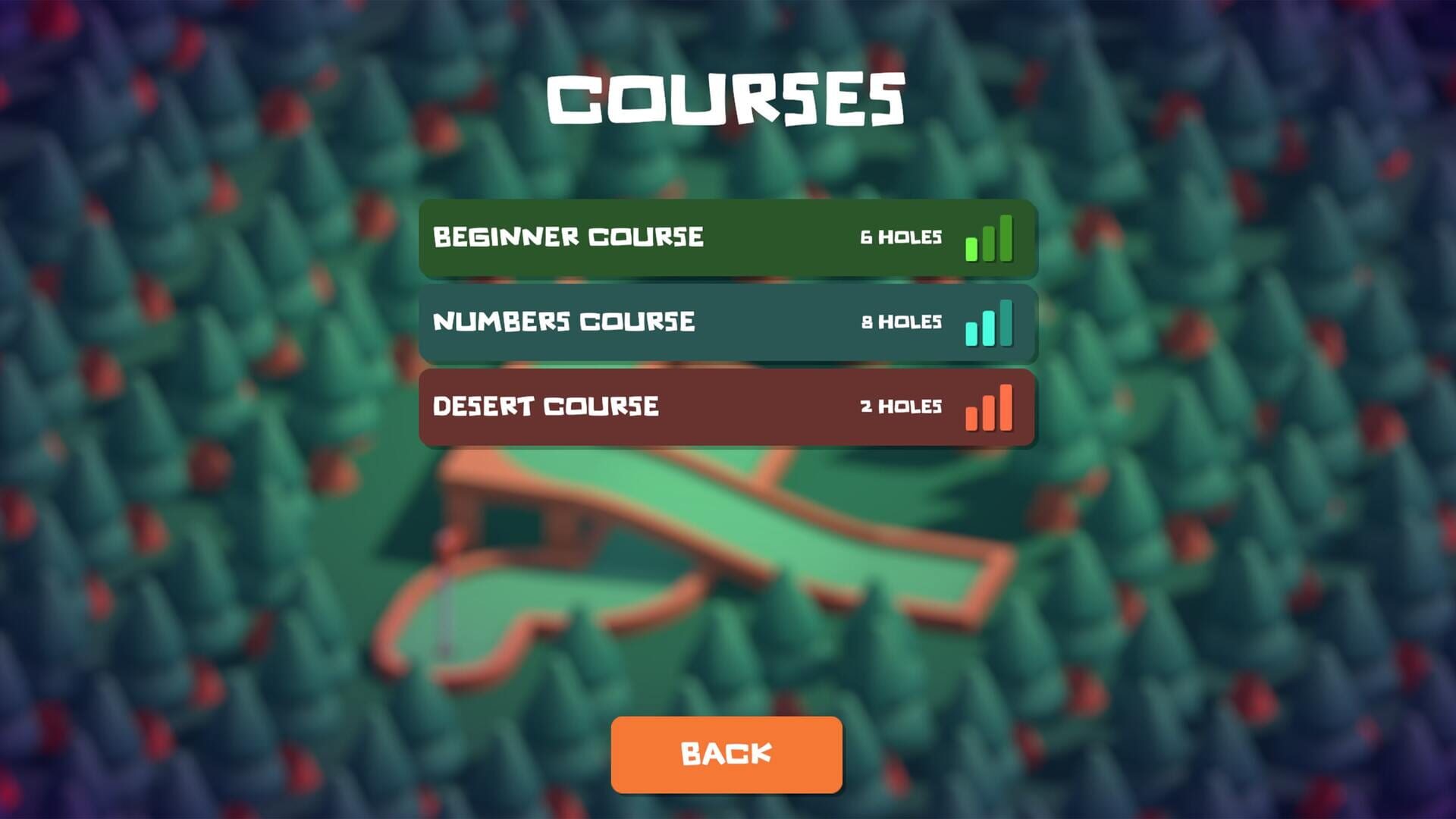Select the Desert Course entry
This screenshot has width=1456, height=819.
(726, 407)
